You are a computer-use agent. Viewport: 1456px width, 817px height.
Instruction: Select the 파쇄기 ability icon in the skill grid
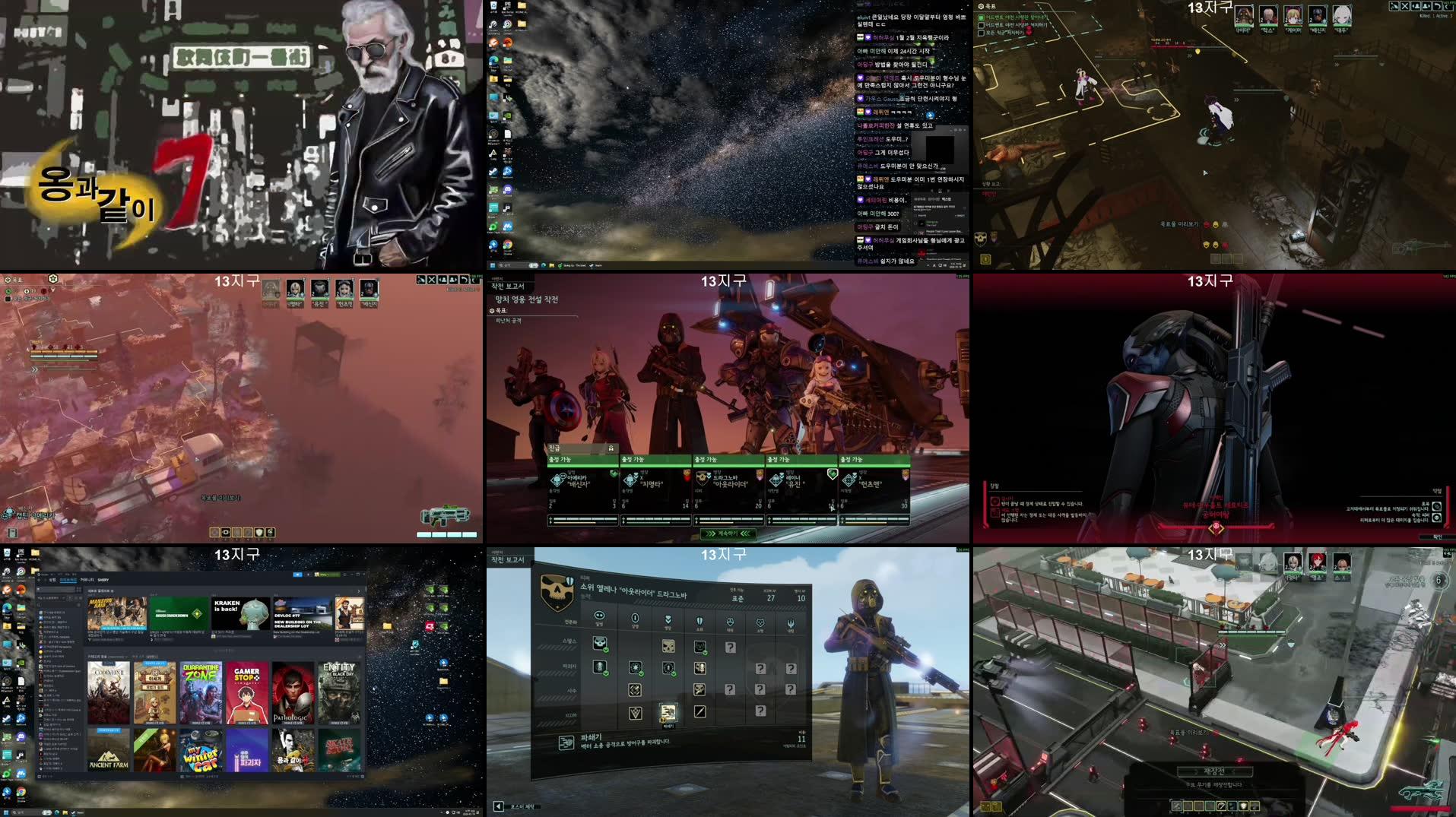click(668, 711)
